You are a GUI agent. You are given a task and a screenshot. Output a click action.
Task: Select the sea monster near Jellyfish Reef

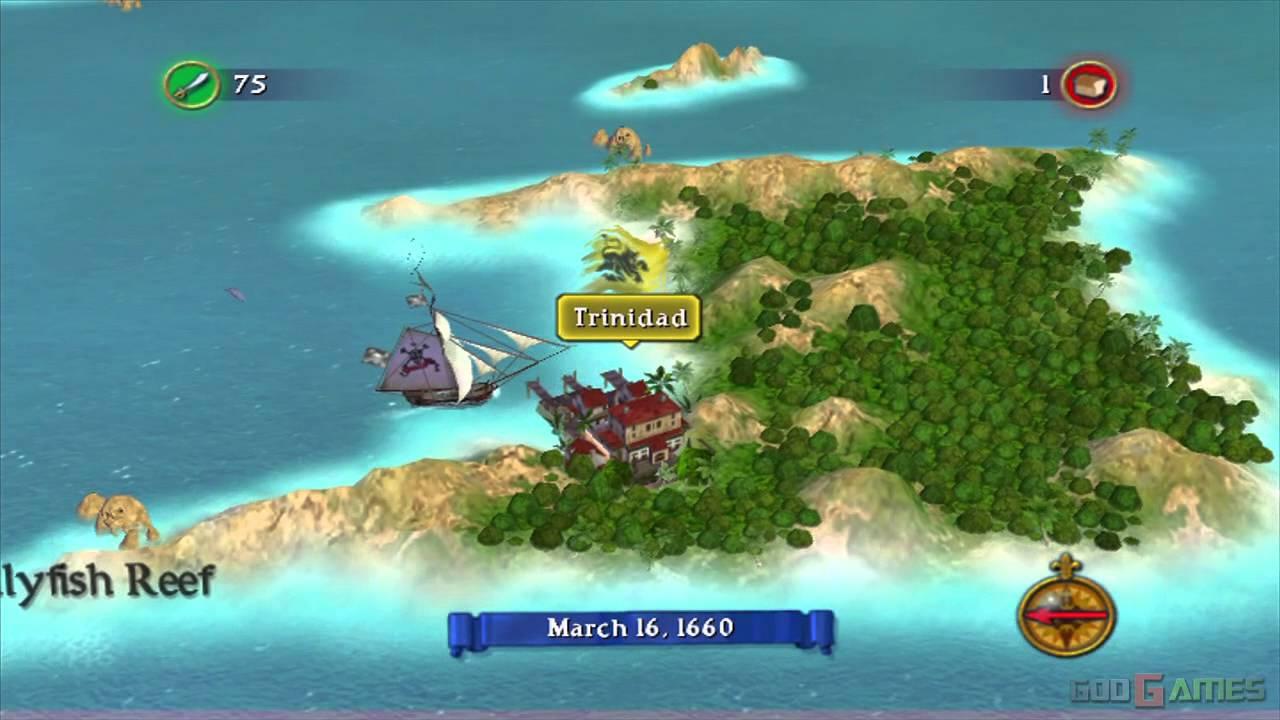point(115,515)
